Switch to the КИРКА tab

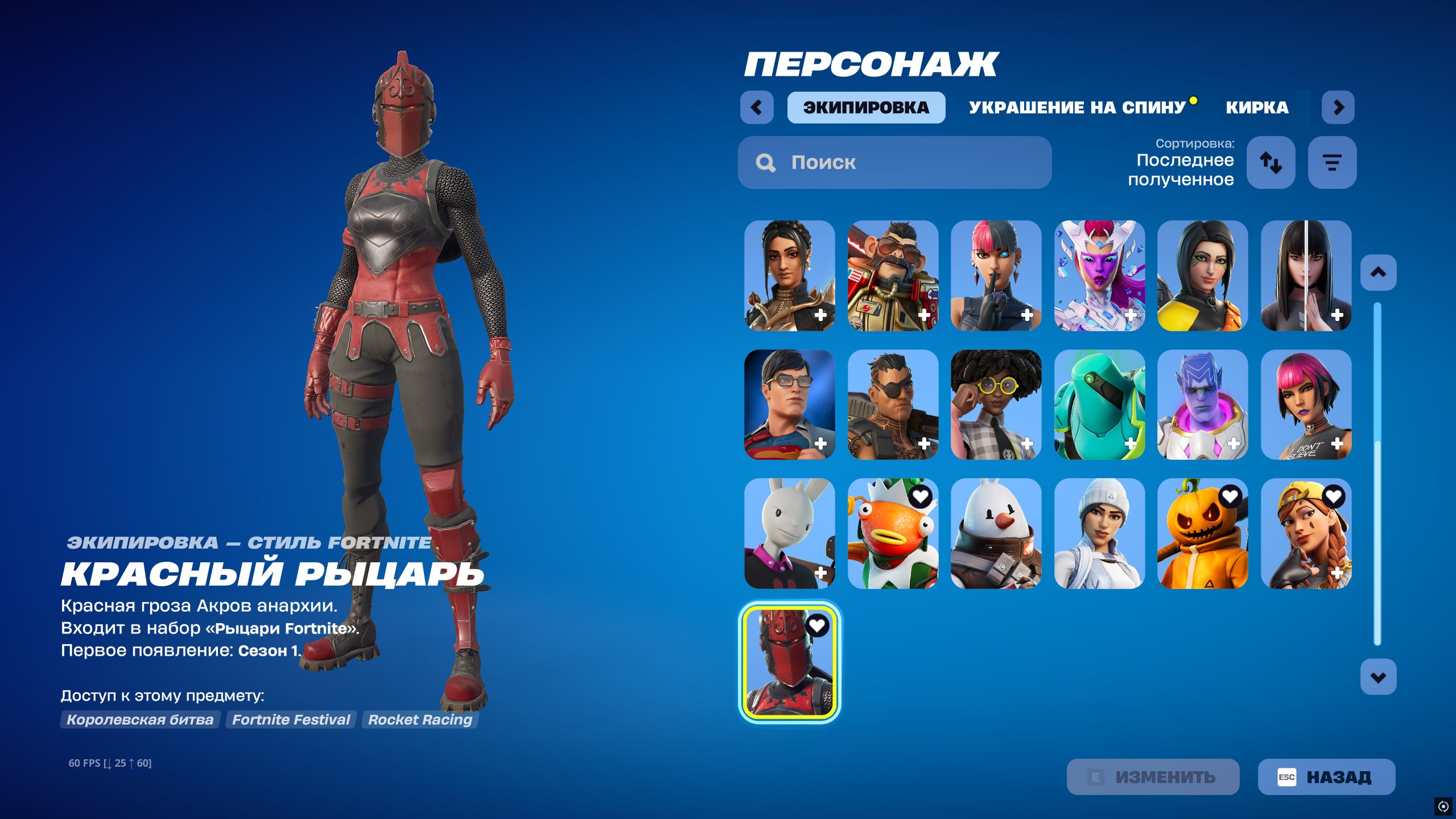pos(1257,108)
